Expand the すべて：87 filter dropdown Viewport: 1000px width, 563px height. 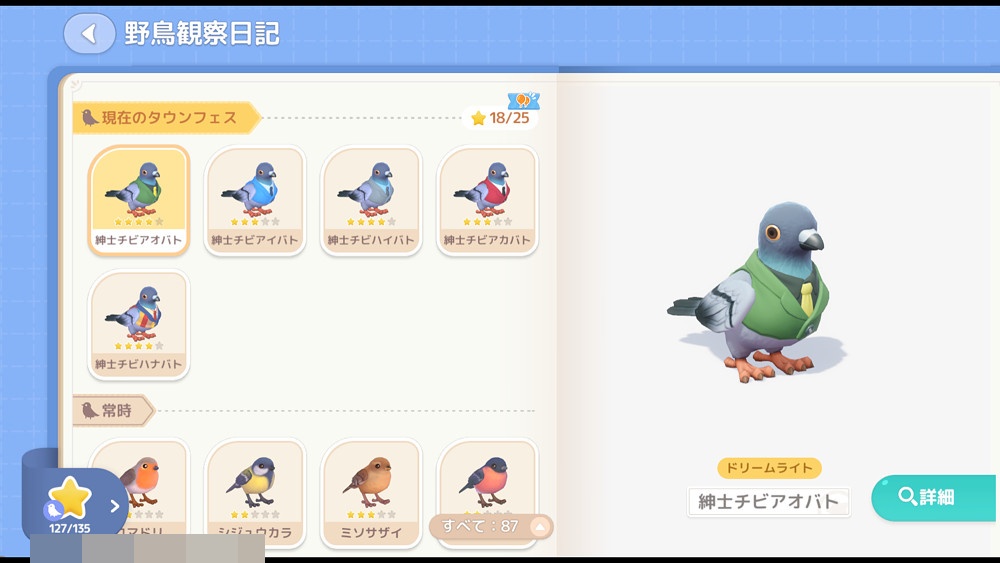(x=490, y=526)
